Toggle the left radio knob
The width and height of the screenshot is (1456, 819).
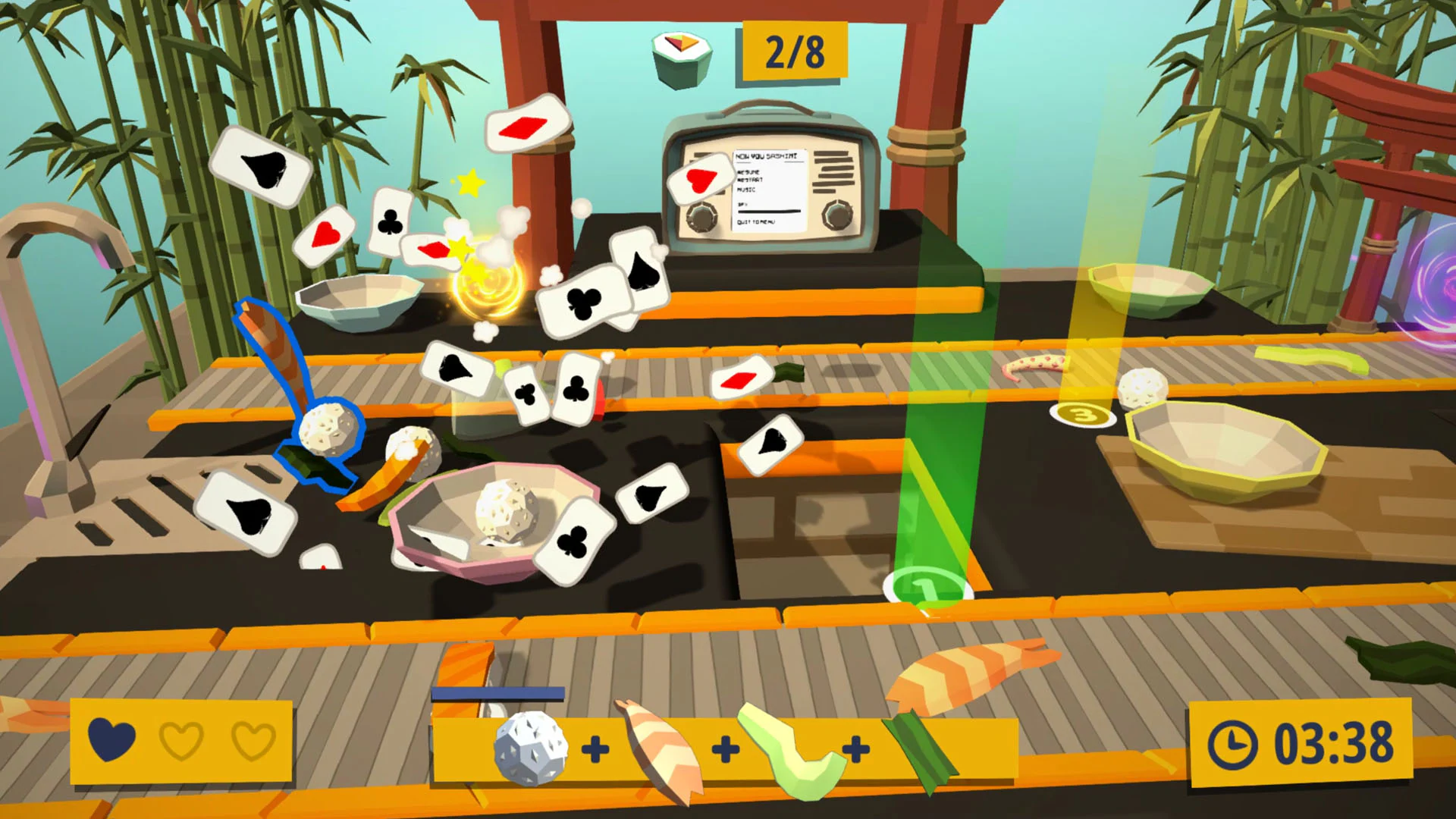[701, 217]
